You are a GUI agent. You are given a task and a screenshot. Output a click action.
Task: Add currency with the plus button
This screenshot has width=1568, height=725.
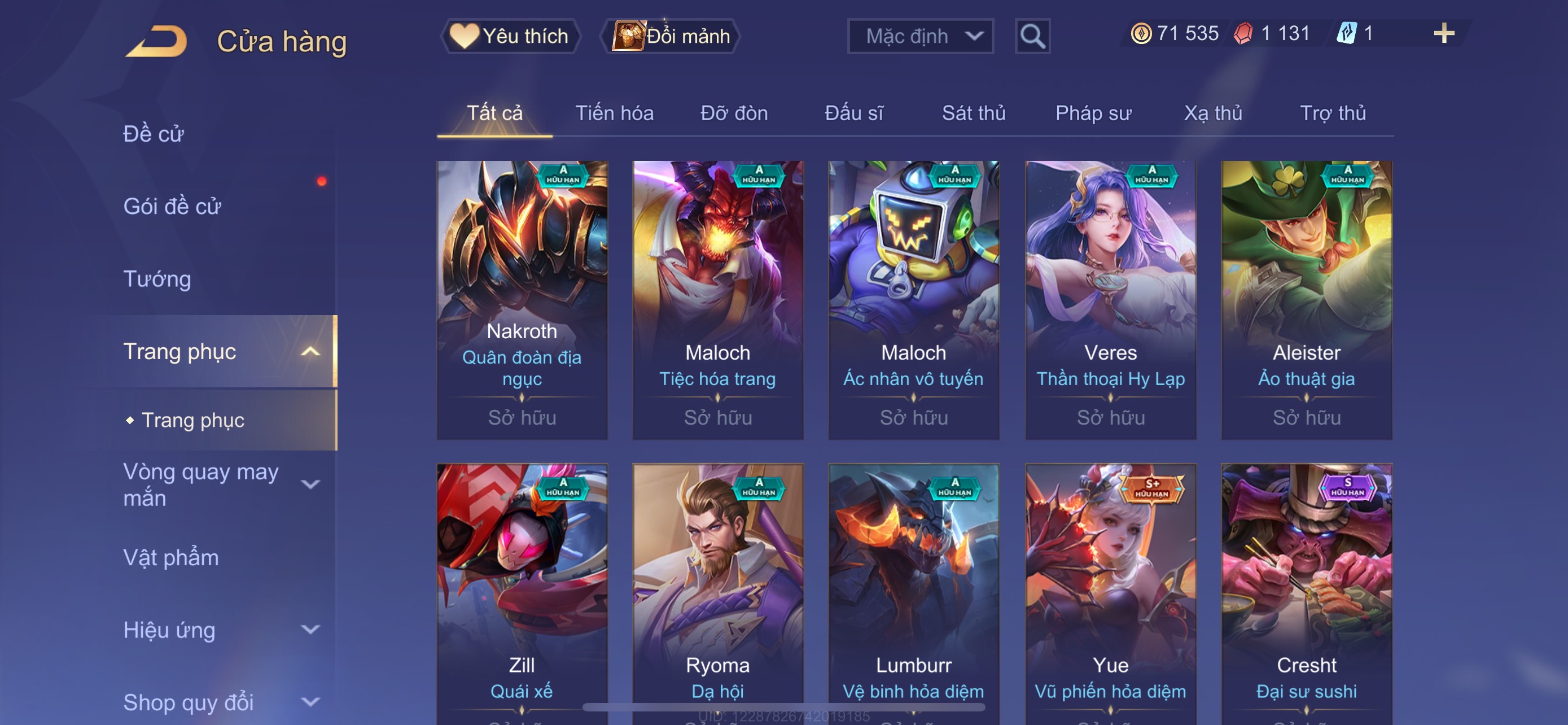[1444, 33]
